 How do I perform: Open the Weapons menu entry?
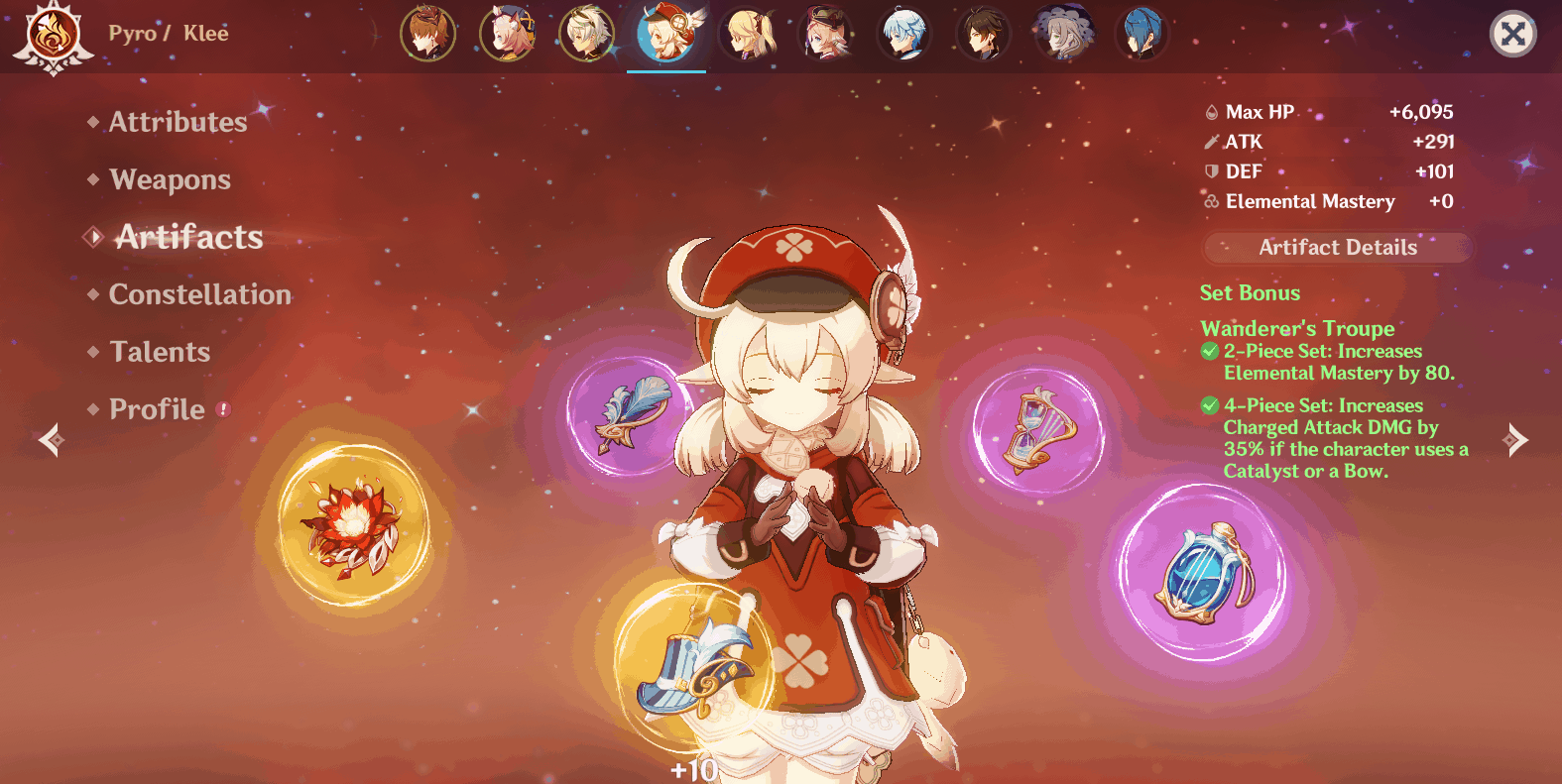[x=170, y=179]
